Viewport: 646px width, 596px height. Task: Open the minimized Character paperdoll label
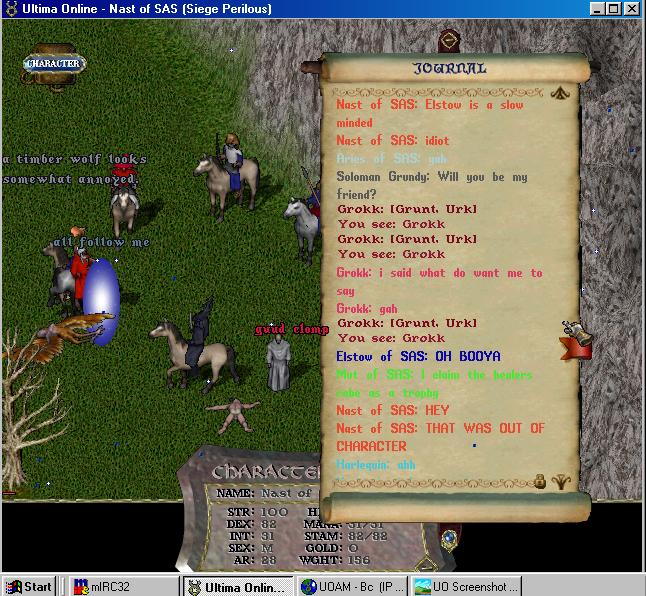(x=55, y=63)
